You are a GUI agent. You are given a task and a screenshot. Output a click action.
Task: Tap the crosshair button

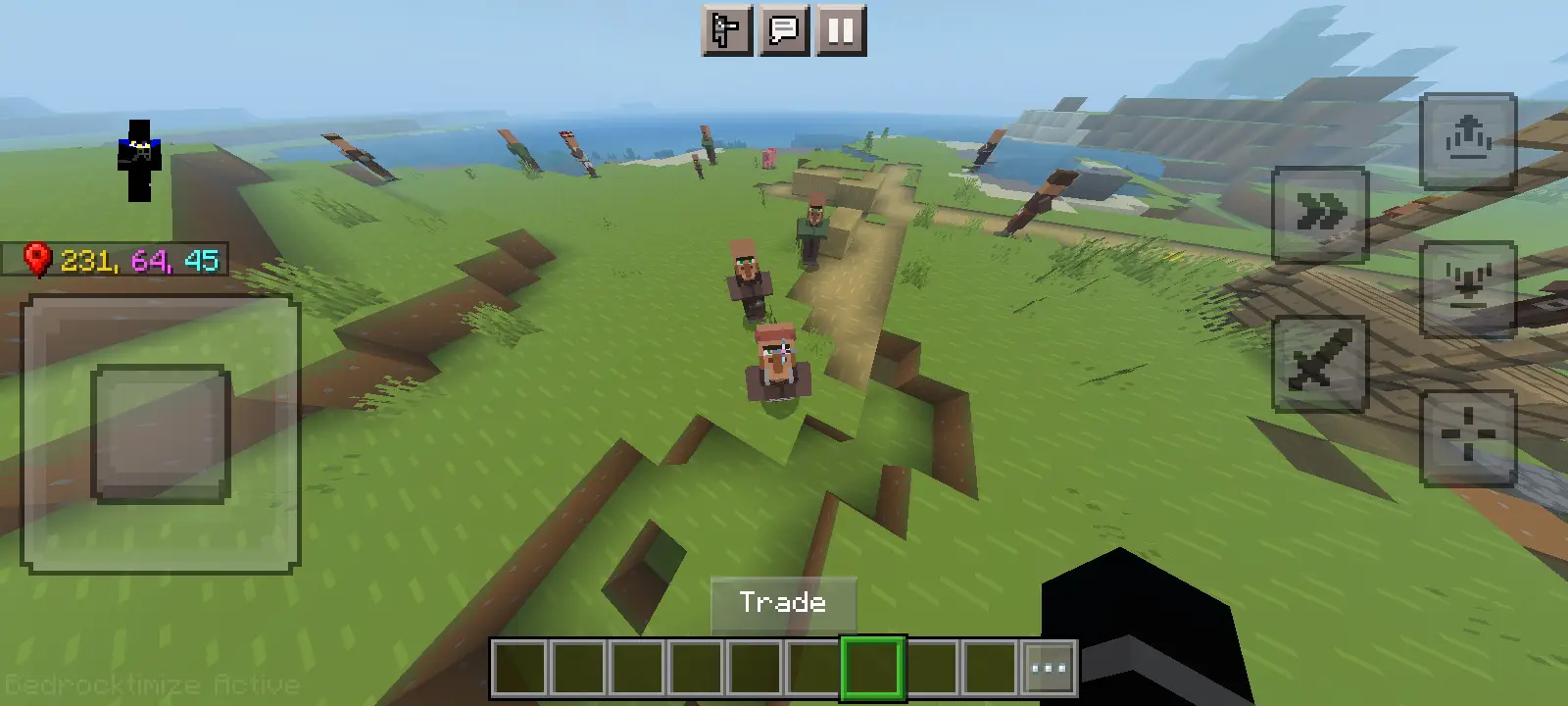(1468, 437)
